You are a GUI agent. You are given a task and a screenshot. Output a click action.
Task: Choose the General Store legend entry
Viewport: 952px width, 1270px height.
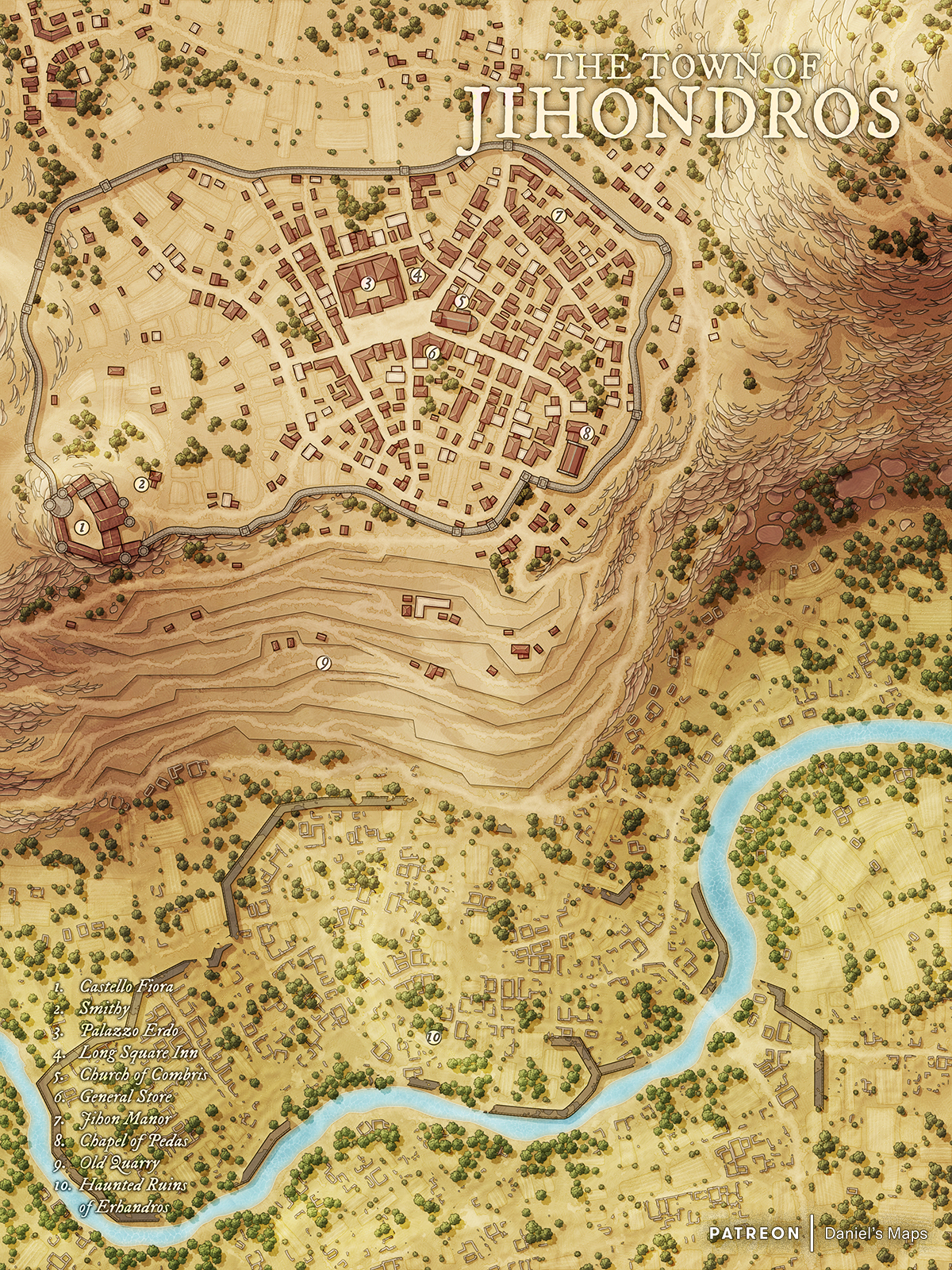tap(126, 1096)
